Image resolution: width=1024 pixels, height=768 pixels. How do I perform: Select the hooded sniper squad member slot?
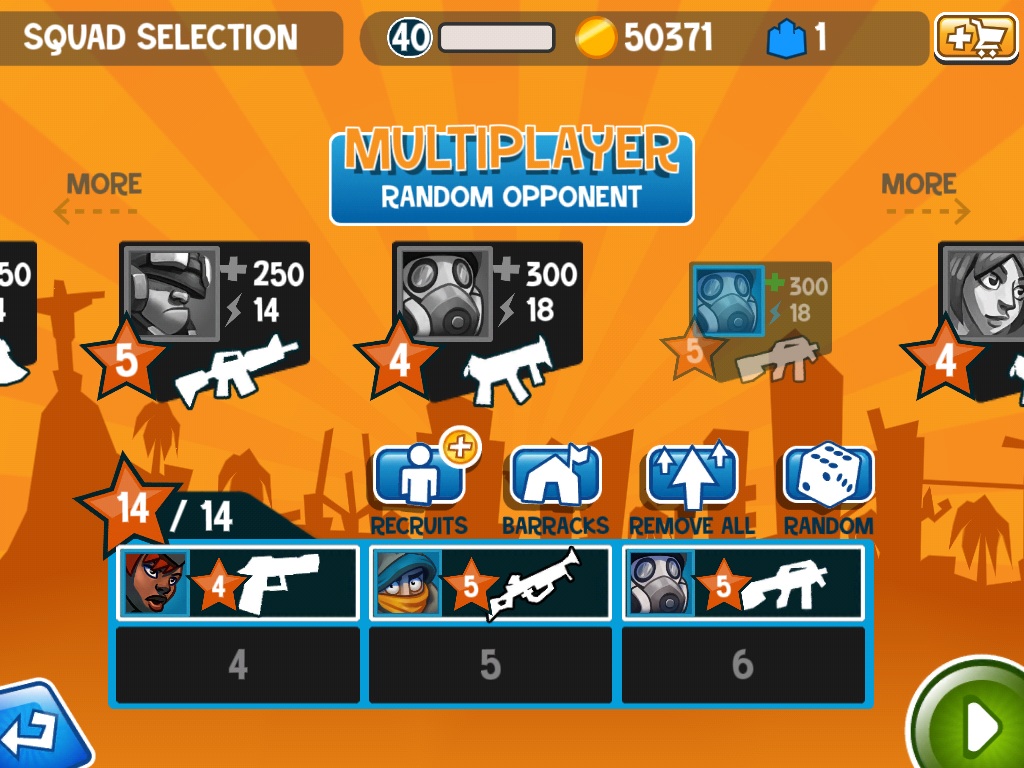490,584
